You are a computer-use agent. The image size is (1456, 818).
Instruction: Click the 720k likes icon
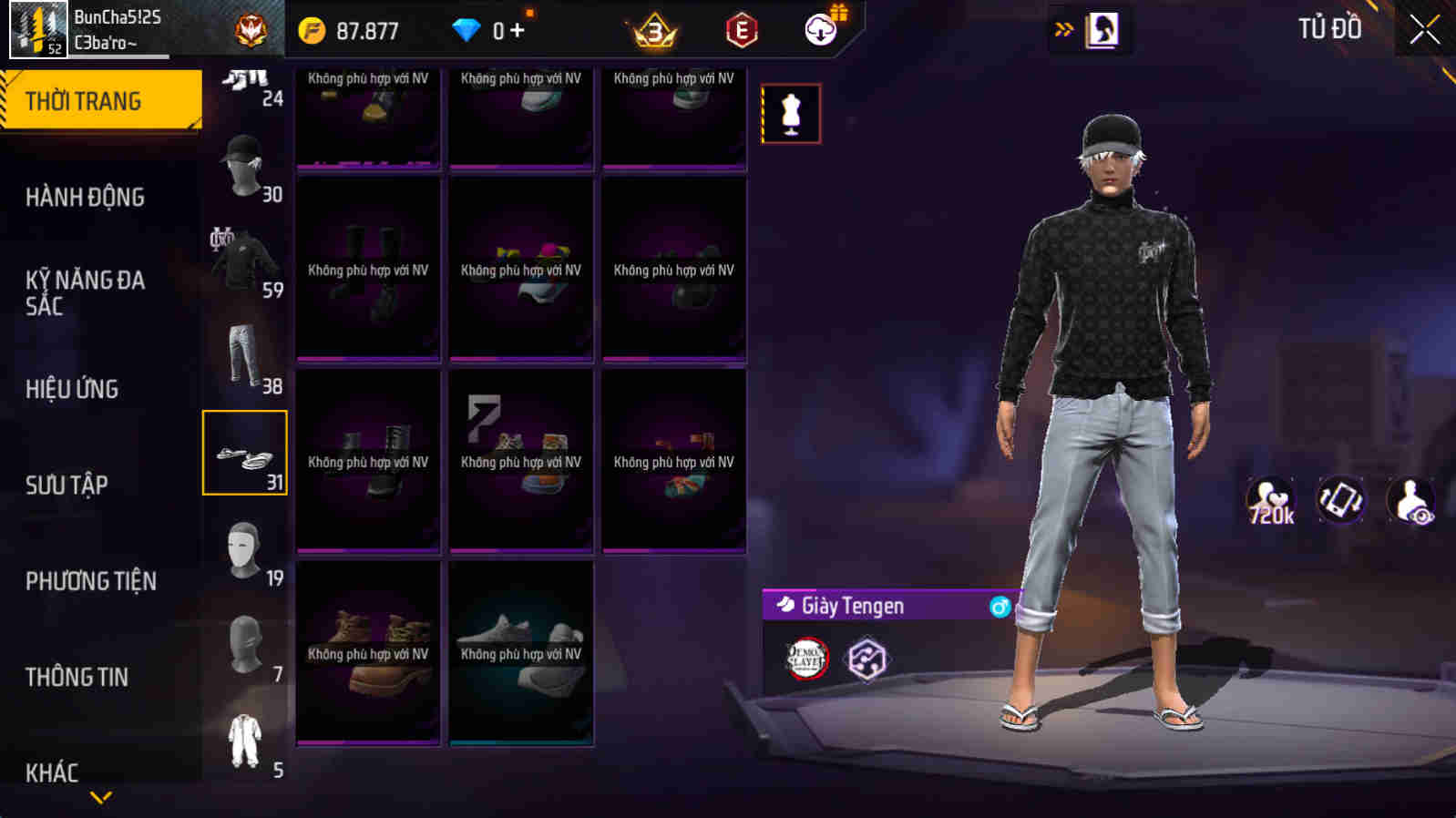1268,500
